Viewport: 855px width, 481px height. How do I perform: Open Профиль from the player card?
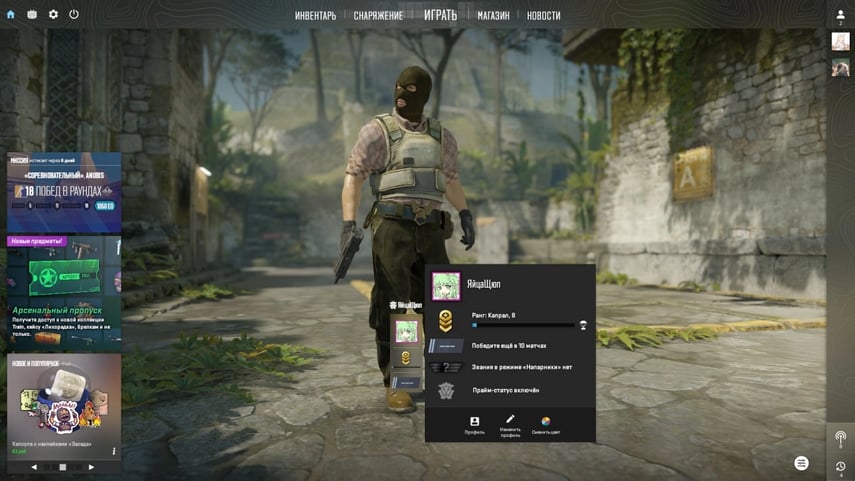(475, 425)
